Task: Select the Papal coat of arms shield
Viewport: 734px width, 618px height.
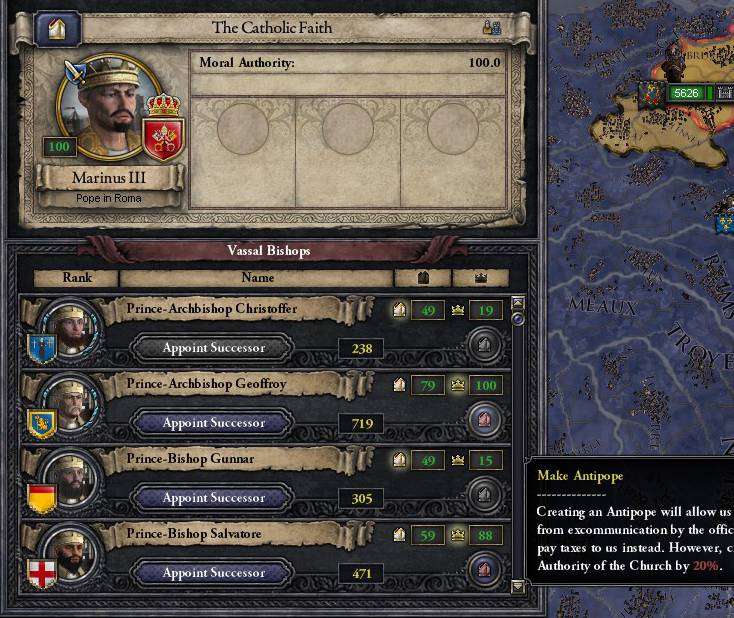Action: (162, 134)
